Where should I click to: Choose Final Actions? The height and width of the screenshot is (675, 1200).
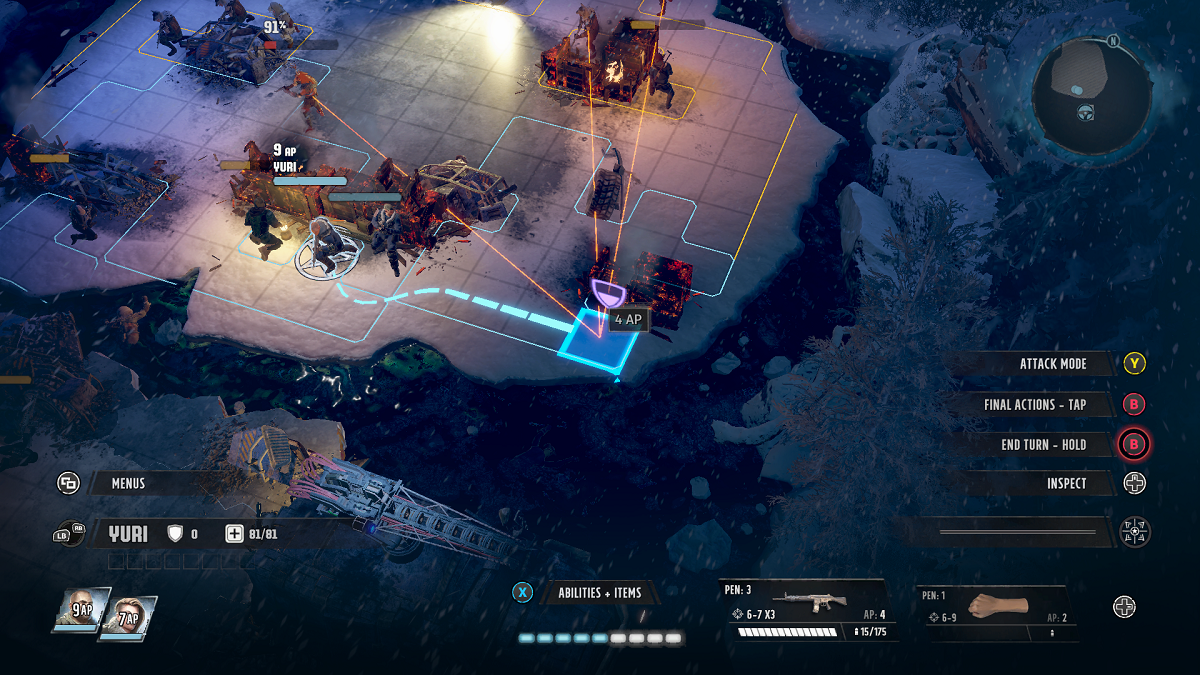point(1034,405)
